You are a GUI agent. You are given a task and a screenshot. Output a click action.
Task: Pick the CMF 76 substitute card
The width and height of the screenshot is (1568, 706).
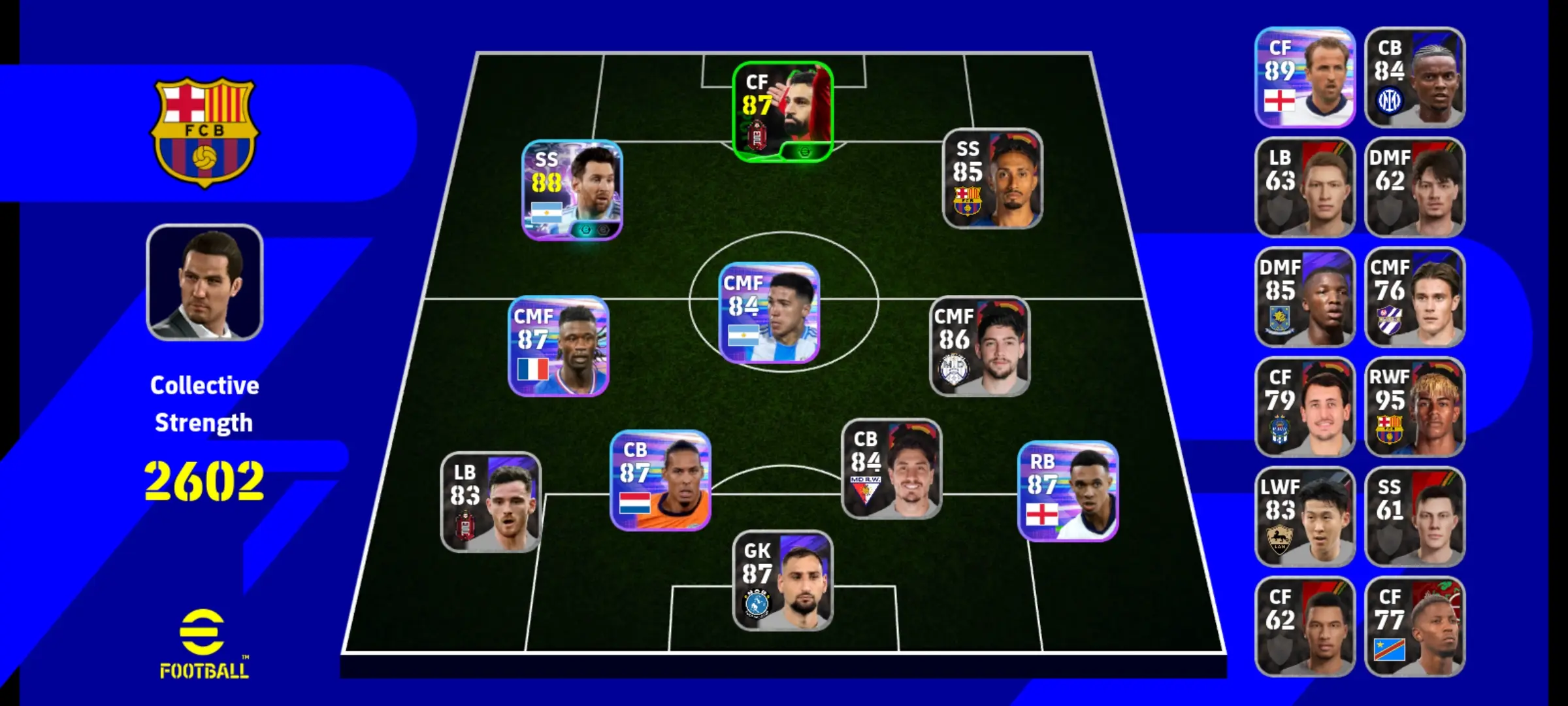(1414, 297)
